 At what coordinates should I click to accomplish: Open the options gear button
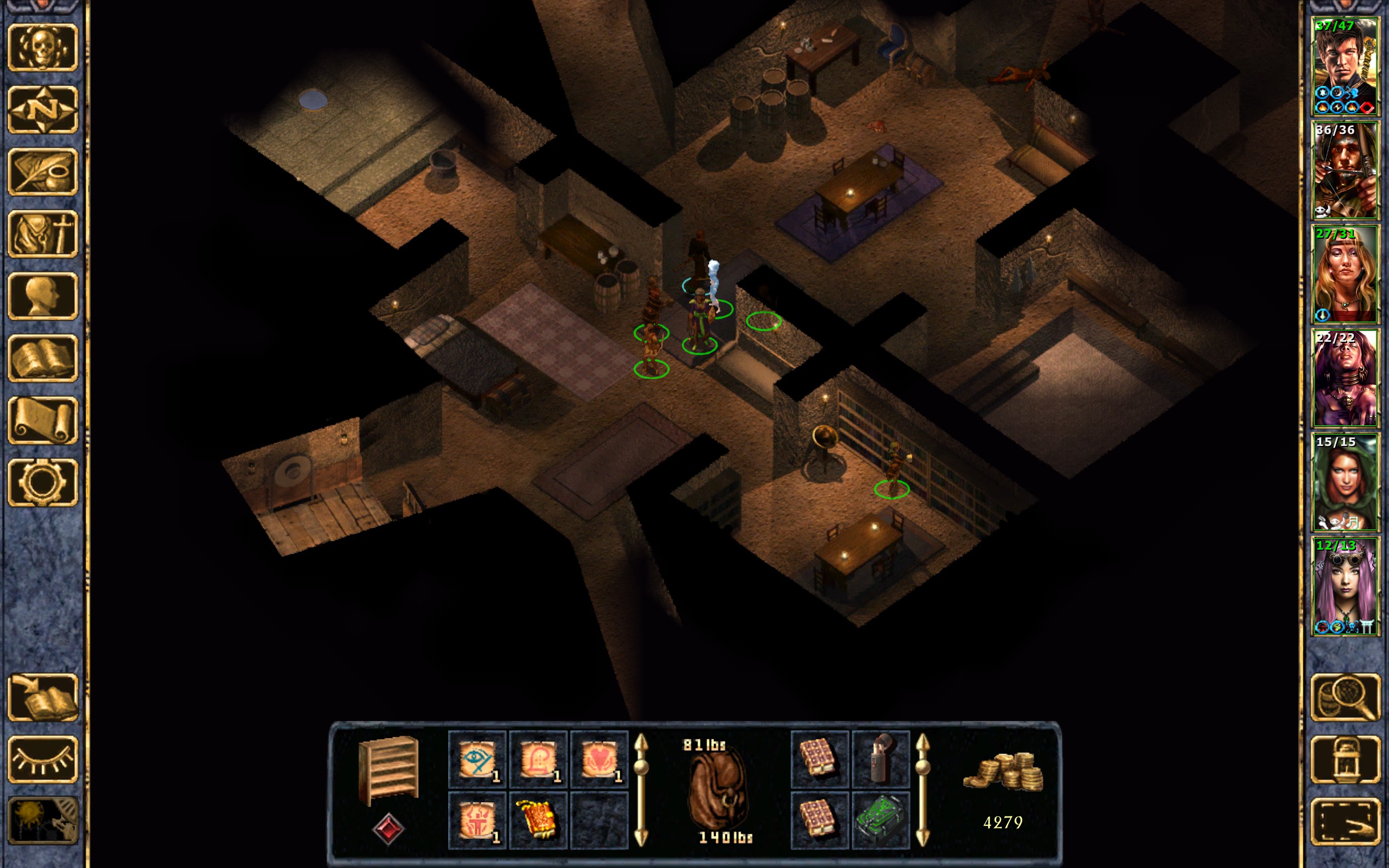click(42, 482)
